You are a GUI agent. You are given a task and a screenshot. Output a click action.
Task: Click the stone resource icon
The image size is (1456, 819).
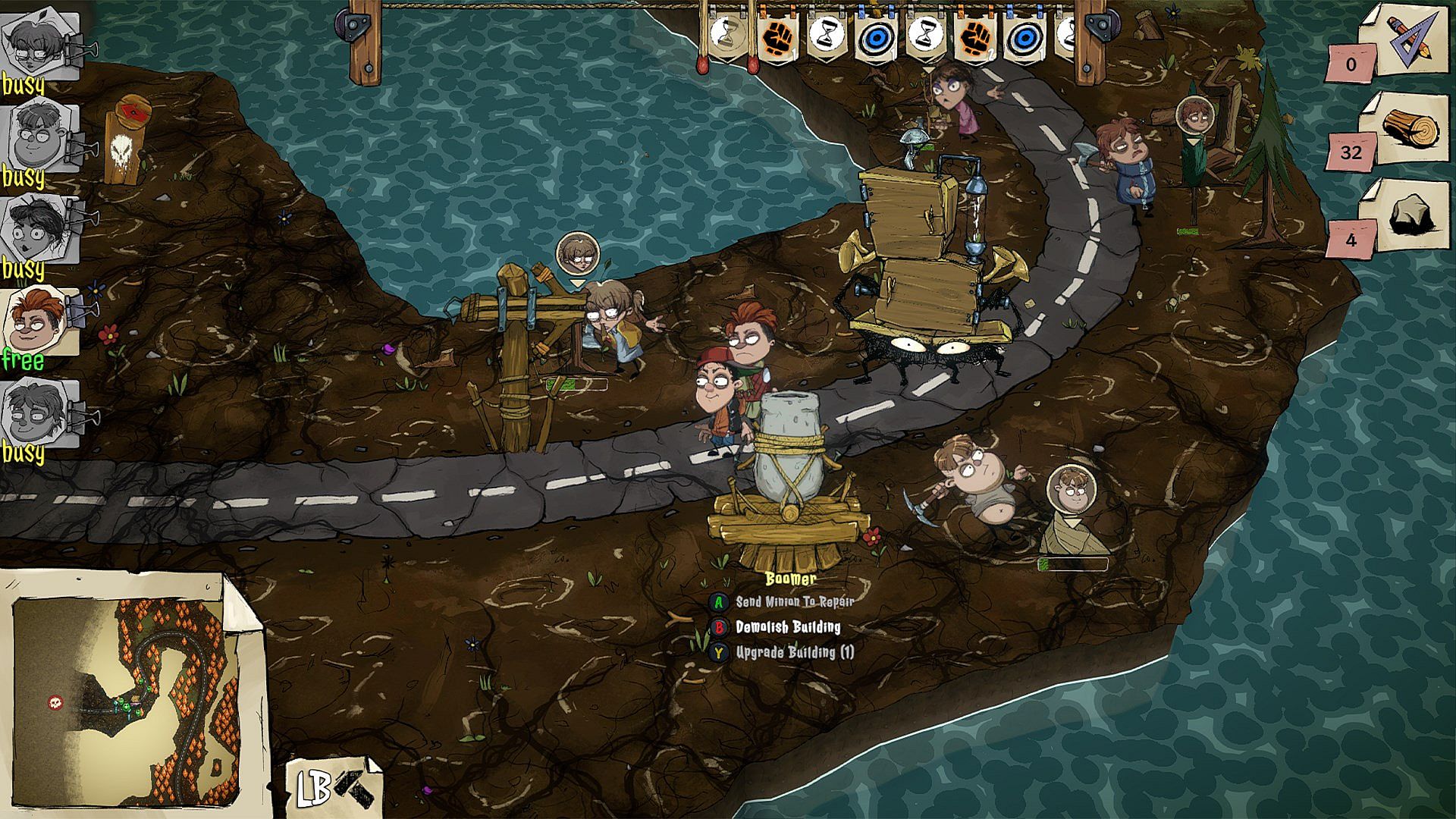1409,216
